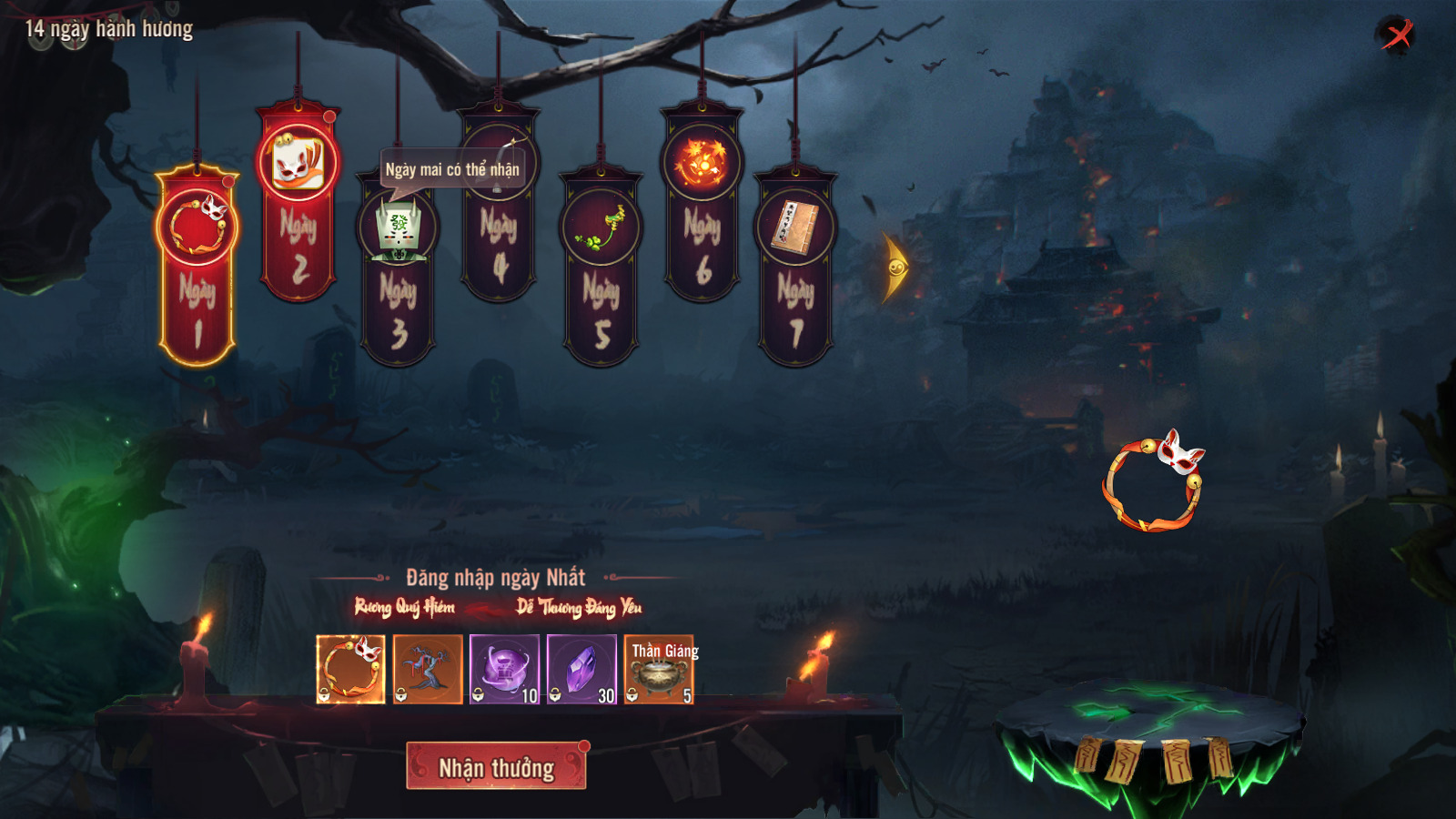Inspect the twisted tree reward slot

(428, 670)
